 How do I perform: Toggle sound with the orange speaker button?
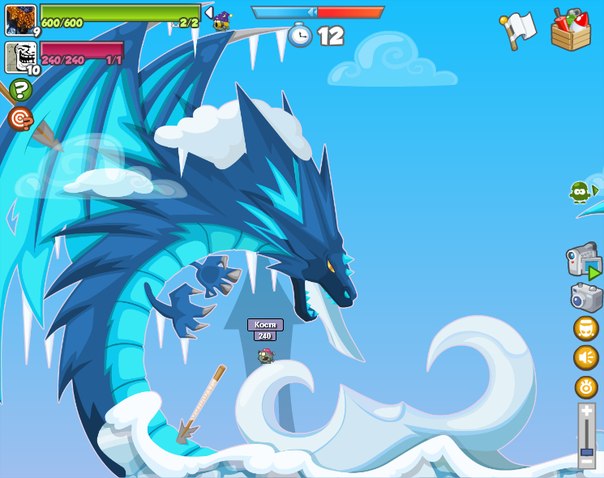pyautogui.click(x=585, y=357)
